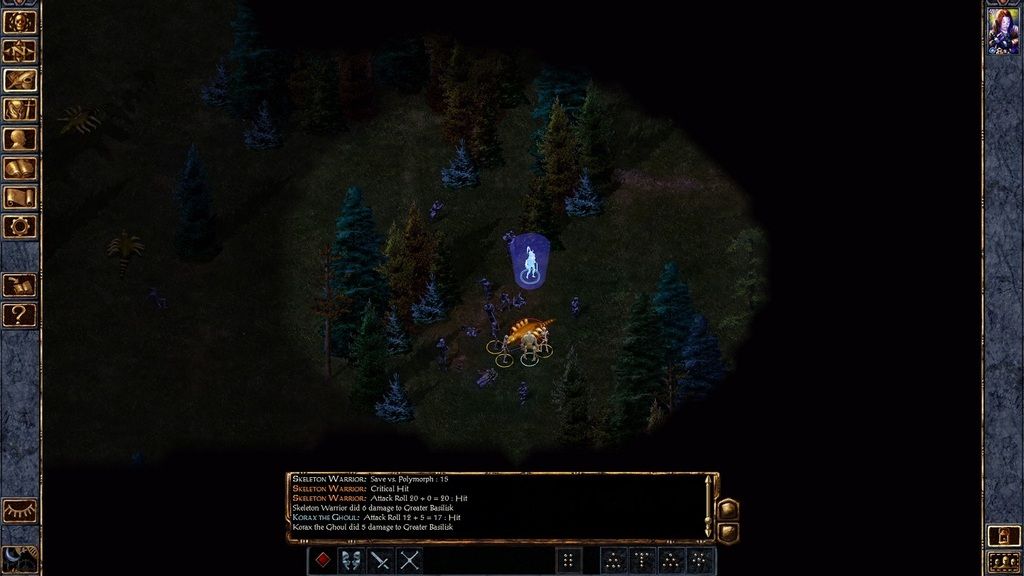Open the inventory screen
This screenshot has width=1024, height=576.
coord(19,109)
